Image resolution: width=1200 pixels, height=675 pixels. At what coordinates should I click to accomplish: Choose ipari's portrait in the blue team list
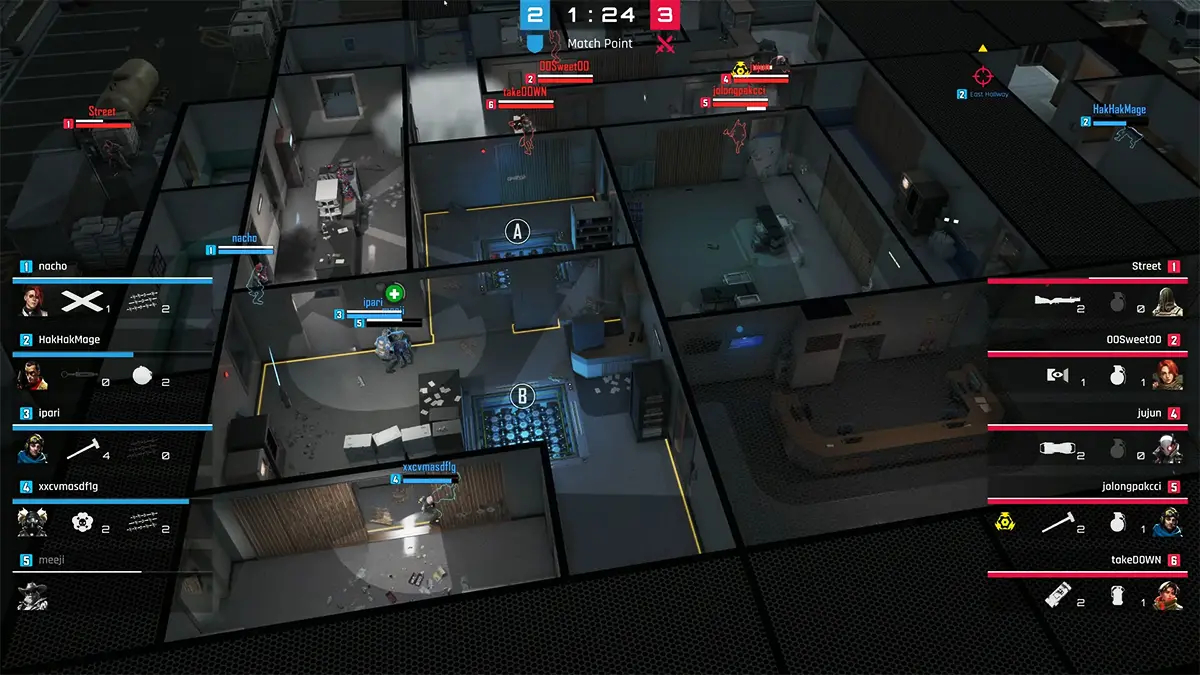(34, 449)
